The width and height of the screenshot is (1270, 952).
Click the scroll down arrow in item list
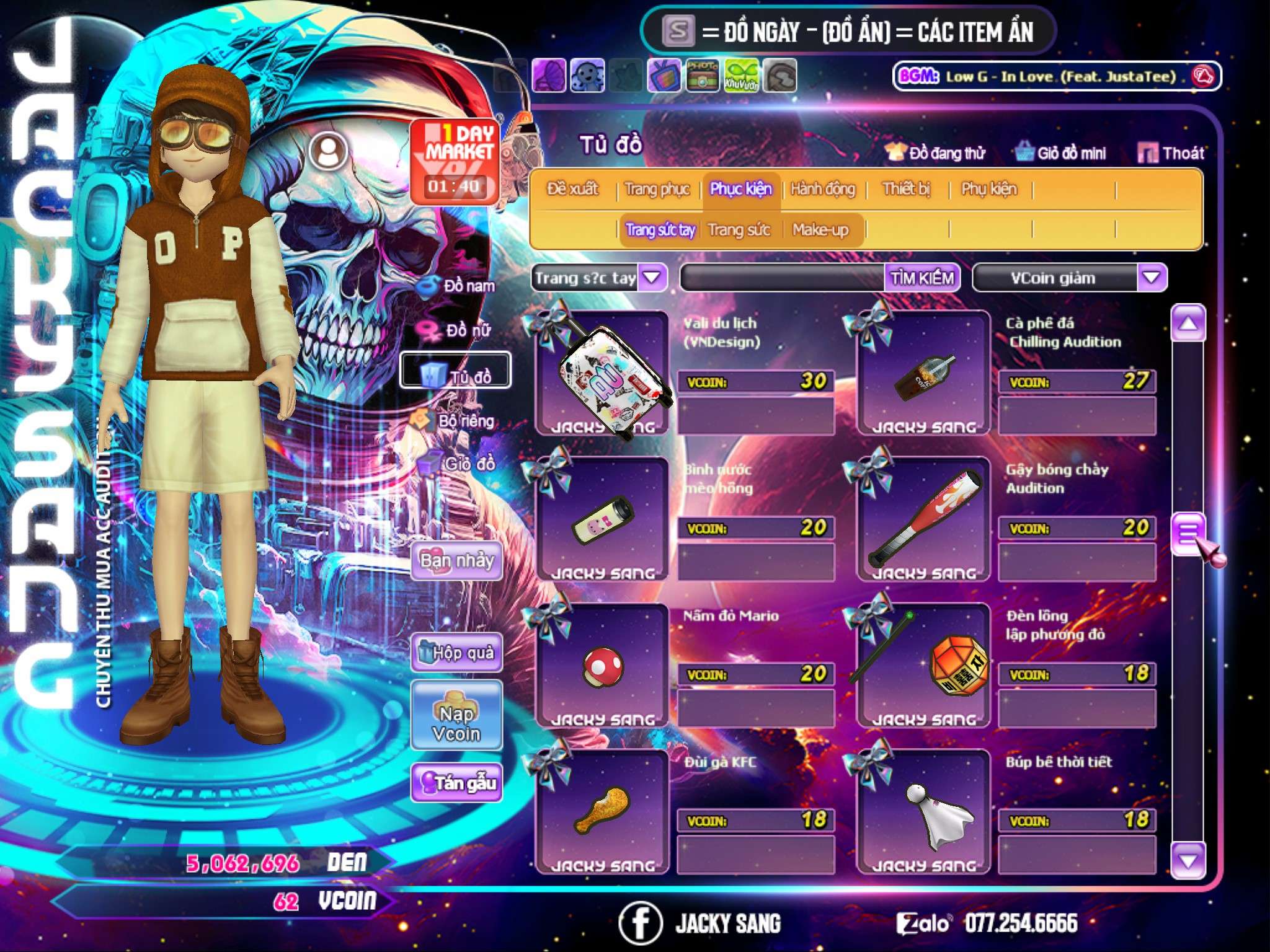tap(1188, 861)
